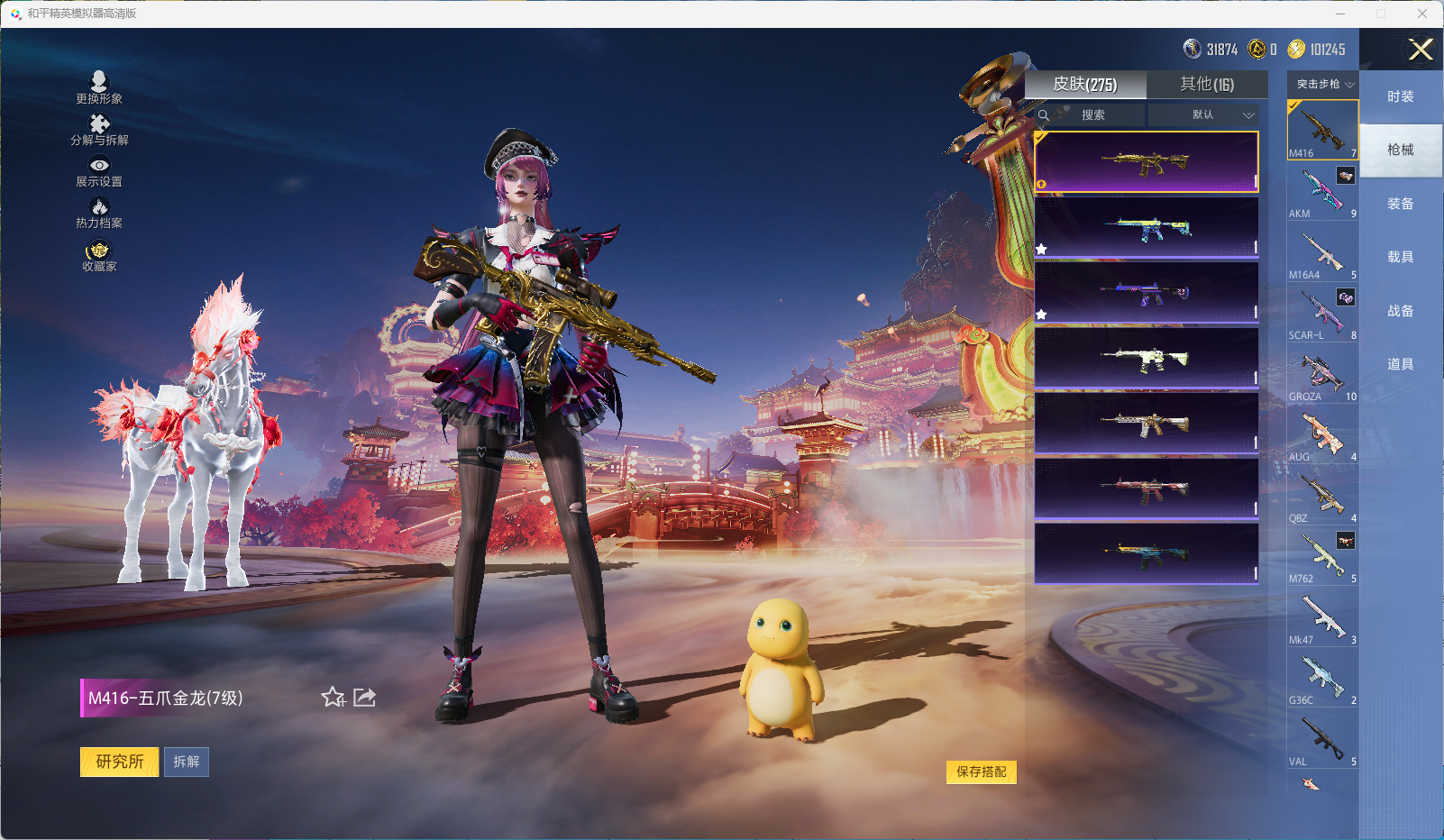Switch to the 其他(16) tab
This screenshot has height=840, width=1444.
[x=1207, y=84]
